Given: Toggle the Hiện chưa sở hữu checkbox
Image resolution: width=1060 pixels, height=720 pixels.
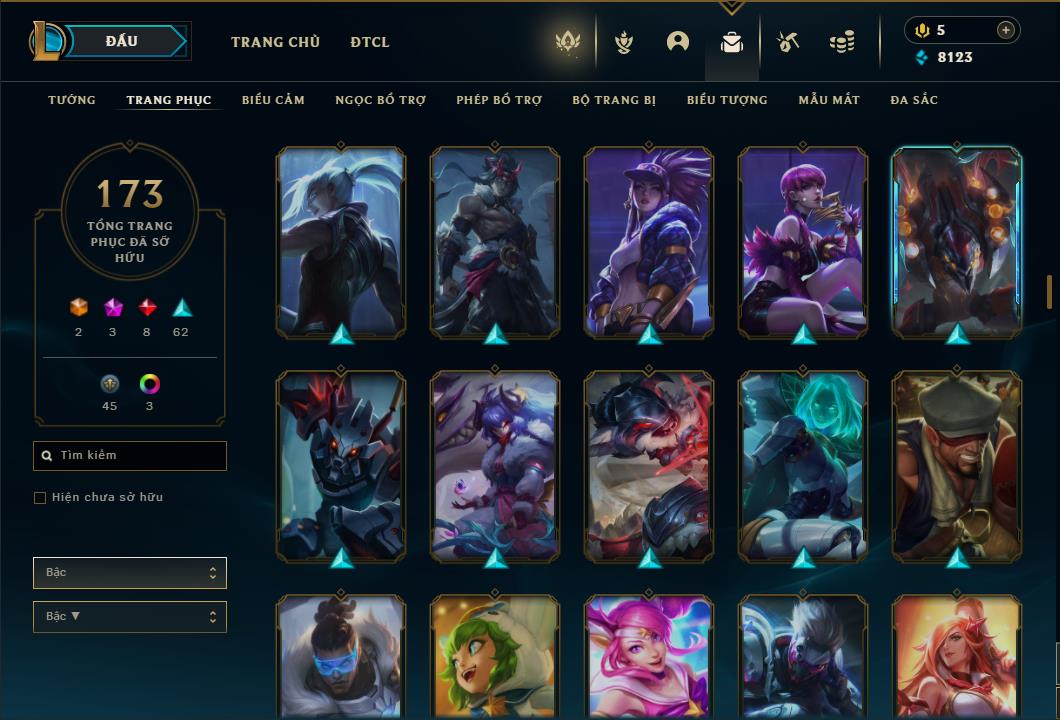Looking at the screenshot, I should point(40,498).
